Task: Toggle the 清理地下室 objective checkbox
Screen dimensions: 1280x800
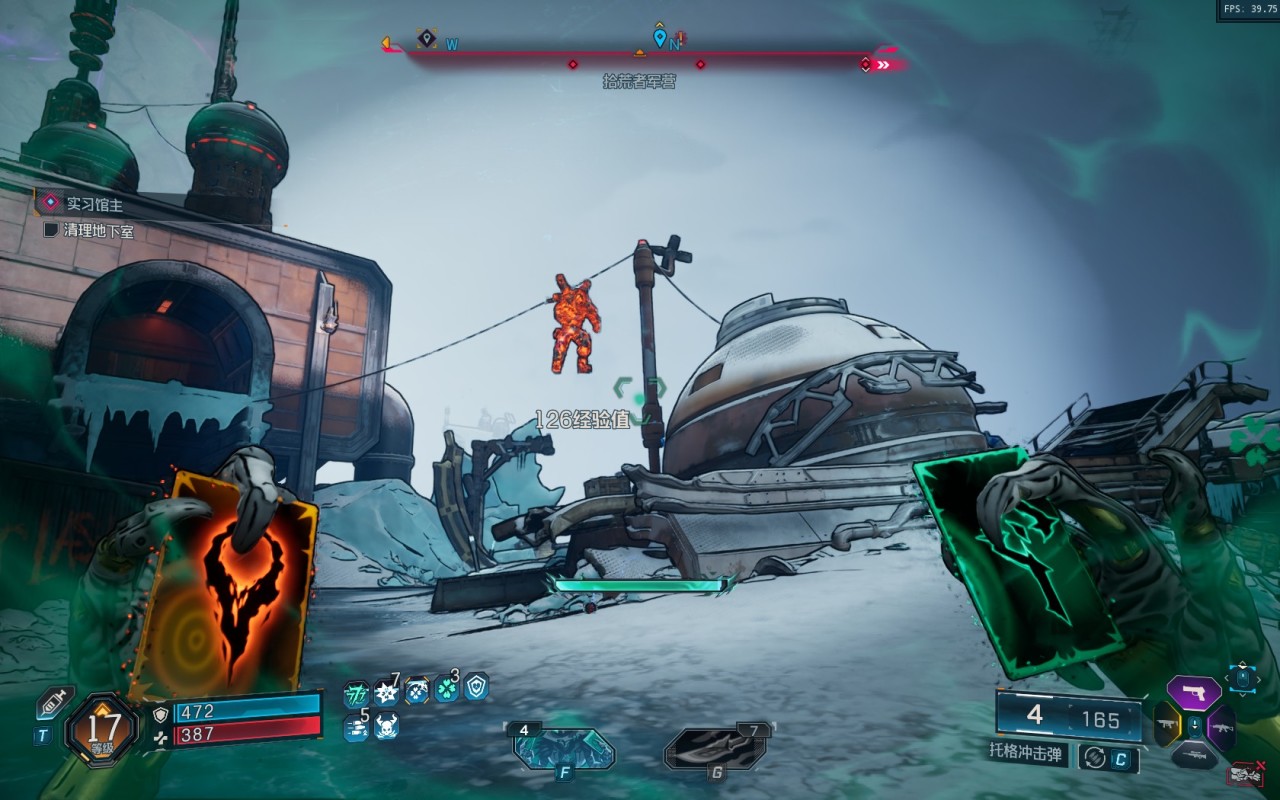Action: (51, 231)
